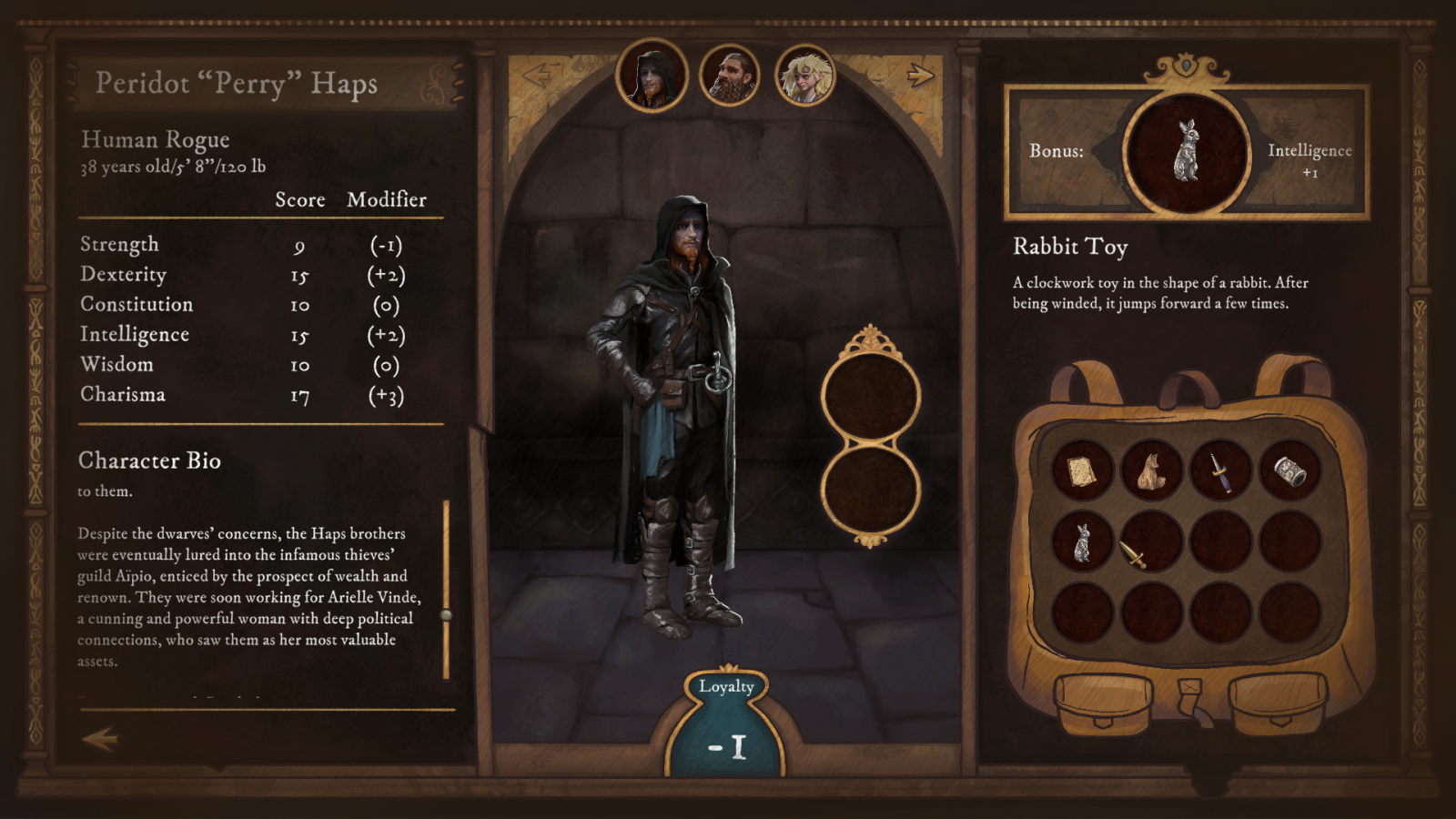
Task: Click the faded left arrow above the character
Action: 539,75
